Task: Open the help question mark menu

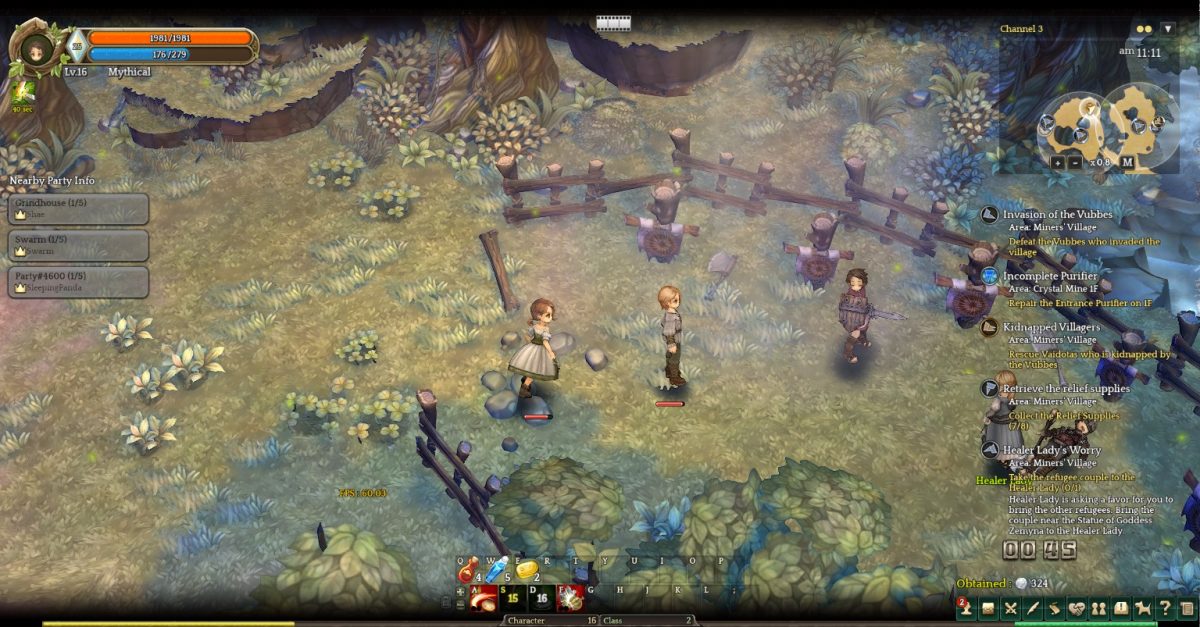Action: click(x=1165, y=608)
